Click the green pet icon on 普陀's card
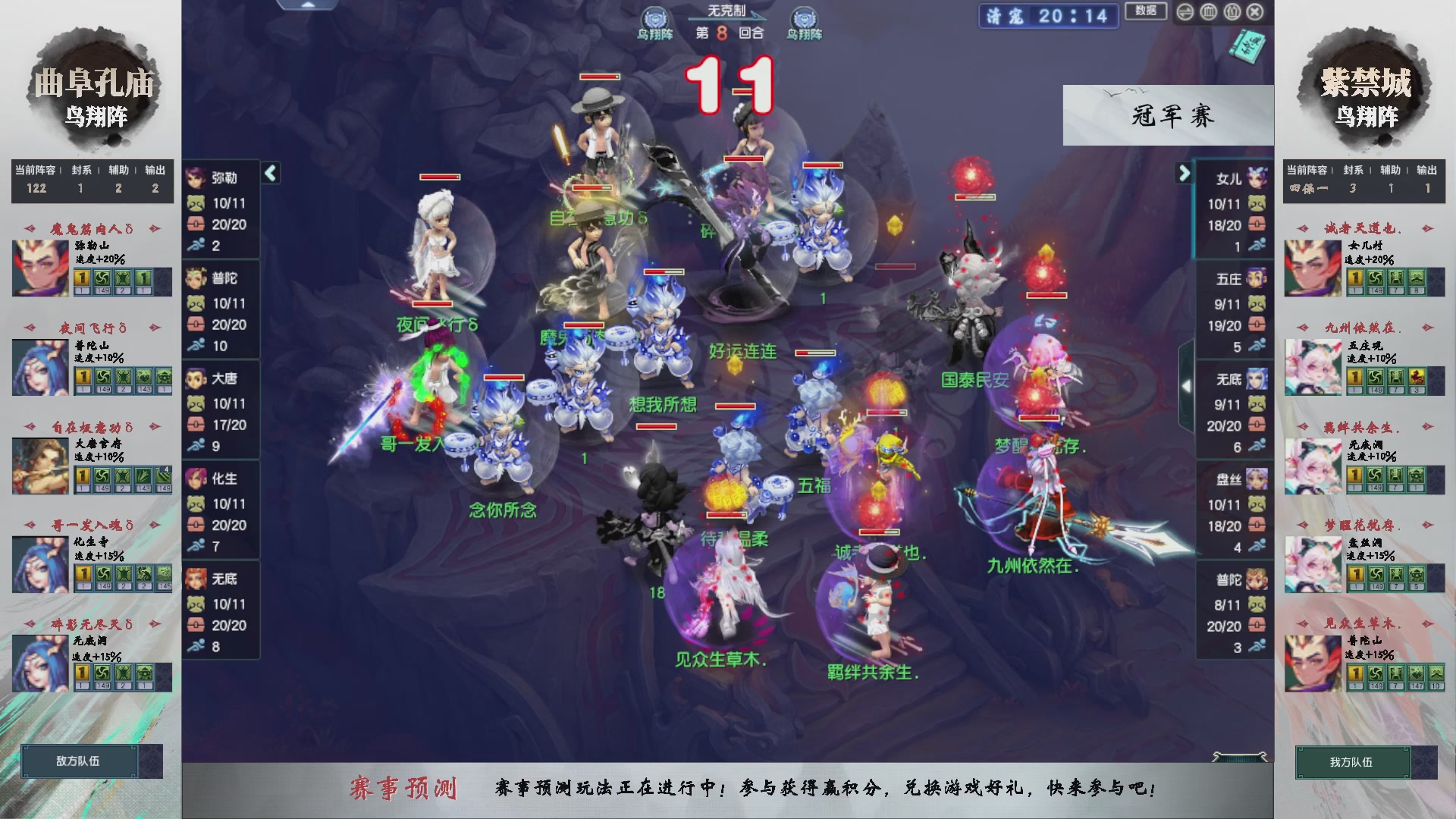1456x819 pixels. click(197, 304)
